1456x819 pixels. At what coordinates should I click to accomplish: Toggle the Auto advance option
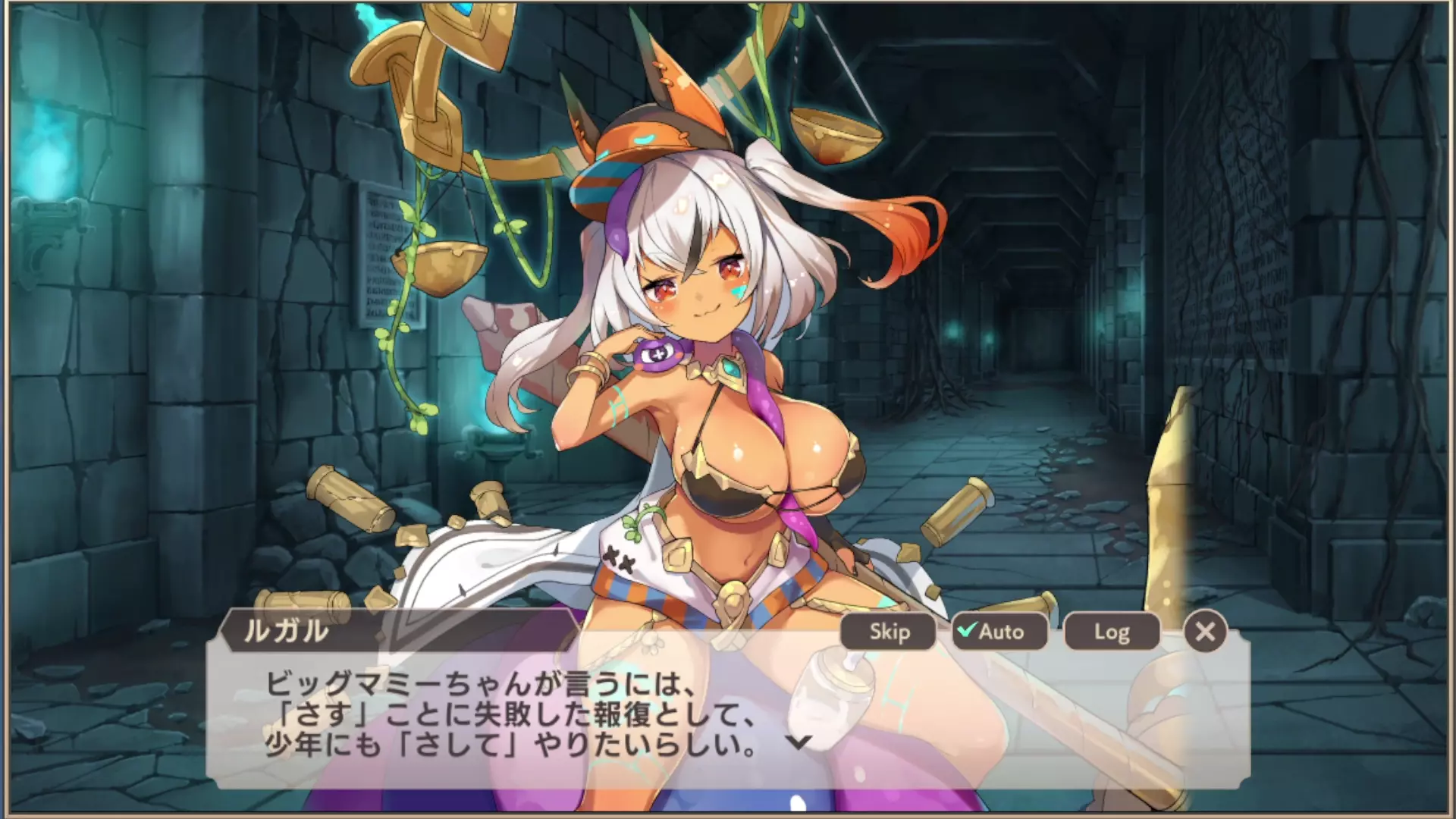999,632
